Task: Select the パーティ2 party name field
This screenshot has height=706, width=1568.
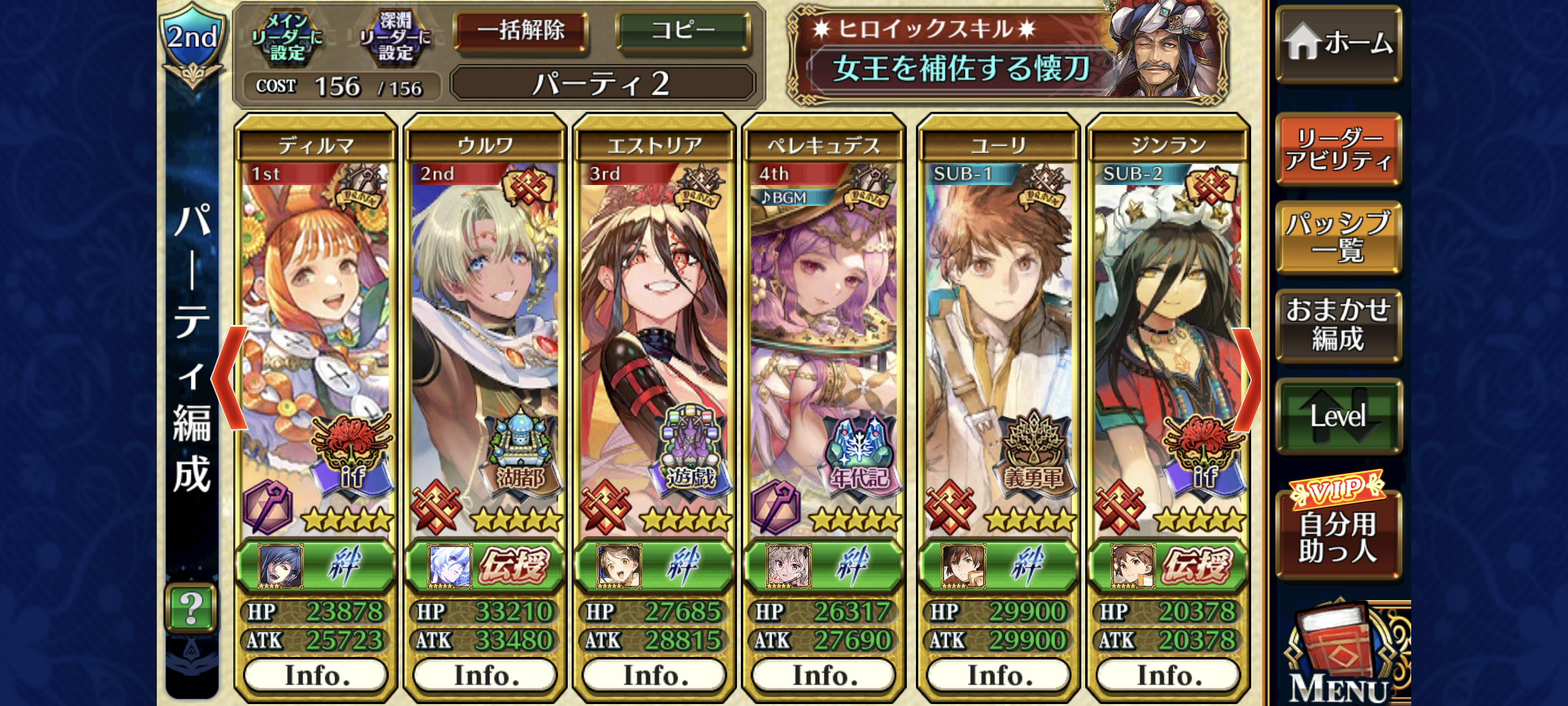Action: pyautogui.click(x=602, y=84)
